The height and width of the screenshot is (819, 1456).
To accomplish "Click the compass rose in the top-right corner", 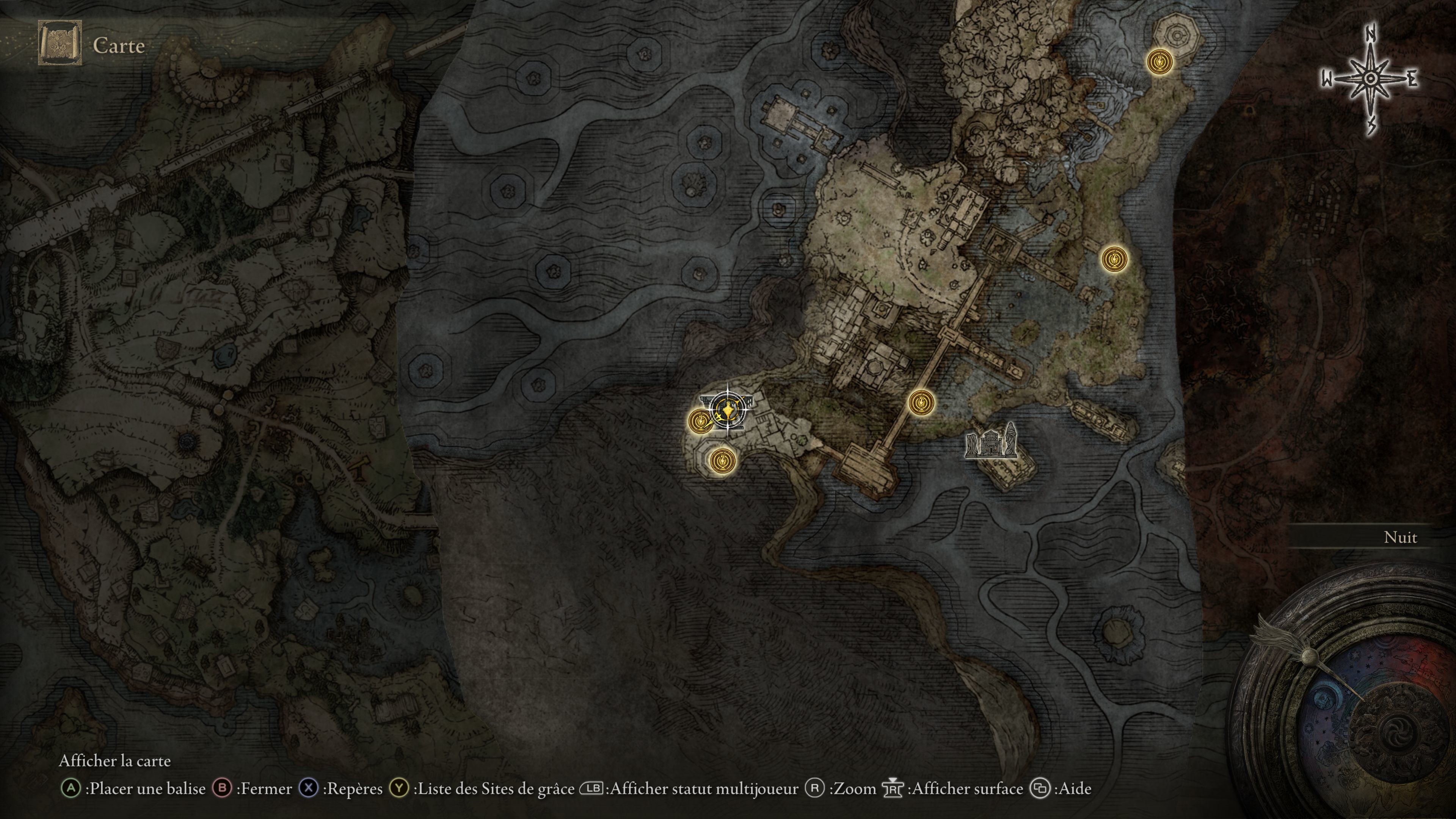I will 1371,79.
